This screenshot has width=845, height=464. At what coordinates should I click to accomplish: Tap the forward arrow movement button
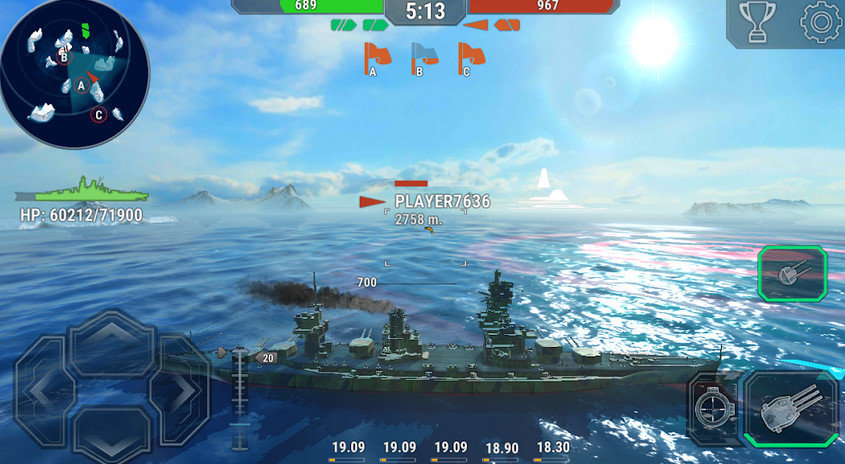[x=111, y=341]
